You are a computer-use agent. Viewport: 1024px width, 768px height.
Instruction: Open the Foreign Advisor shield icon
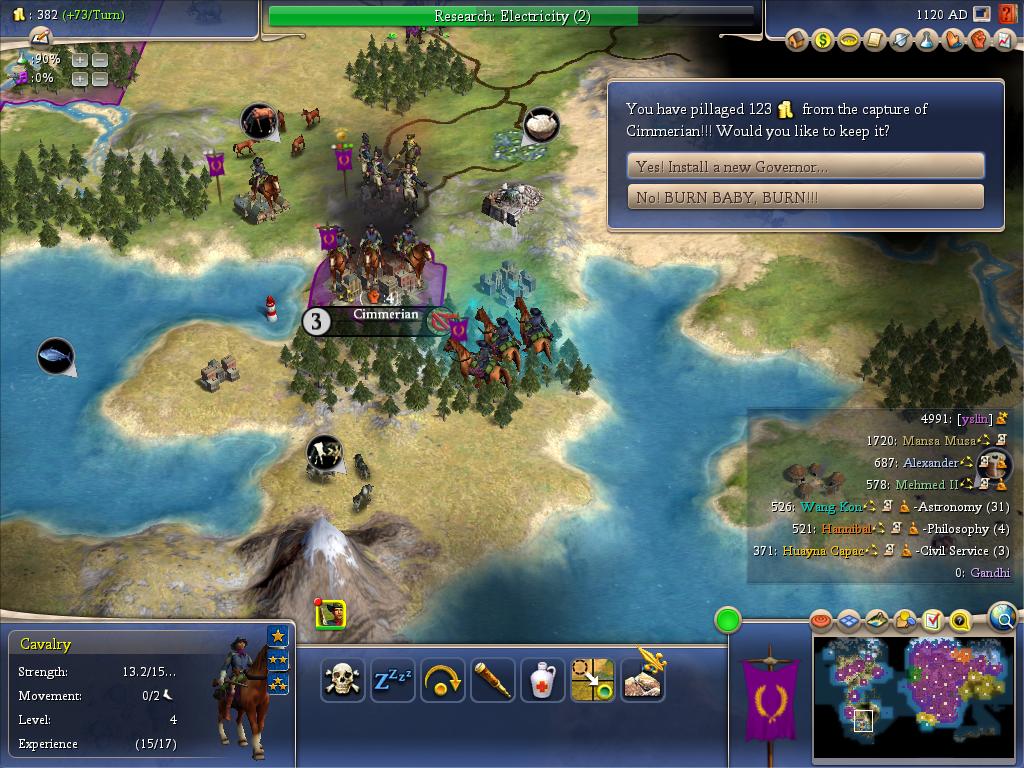click(x=901, y=41)
